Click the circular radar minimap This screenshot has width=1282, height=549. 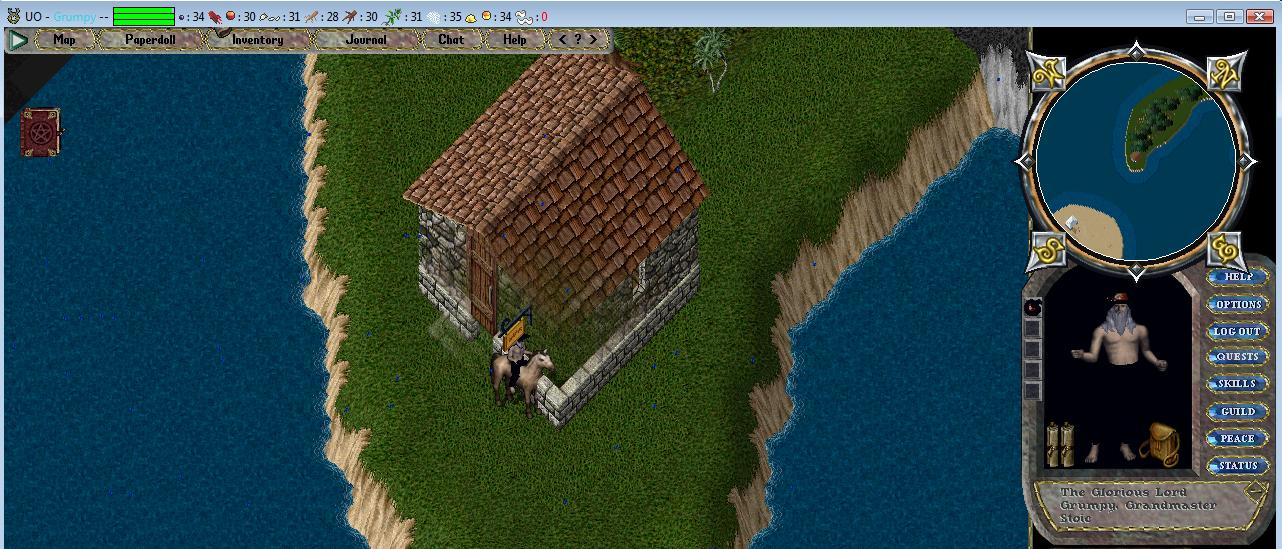click(x=1135, y=160)
